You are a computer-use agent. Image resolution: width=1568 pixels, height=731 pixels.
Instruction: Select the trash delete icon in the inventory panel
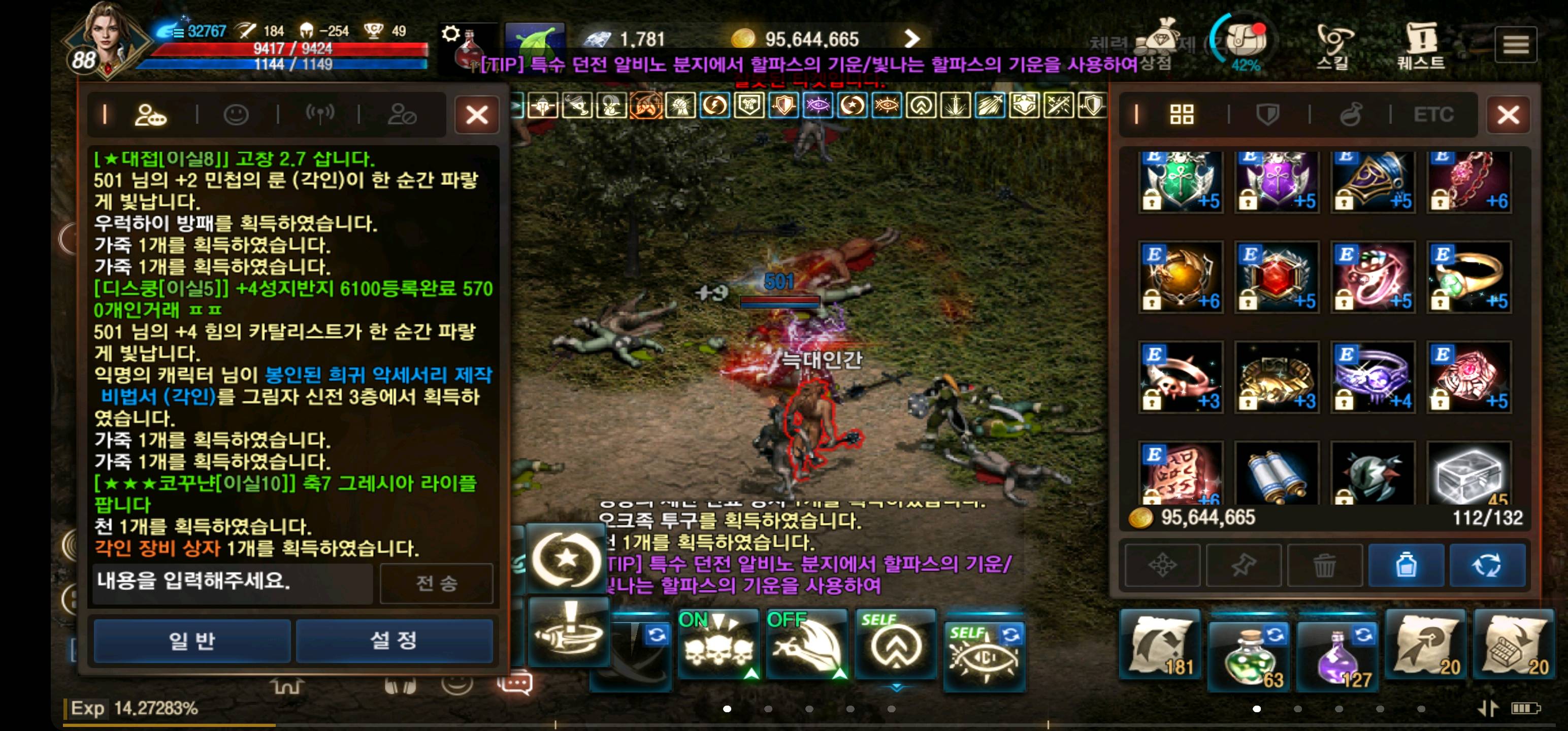pos(1325,565)
